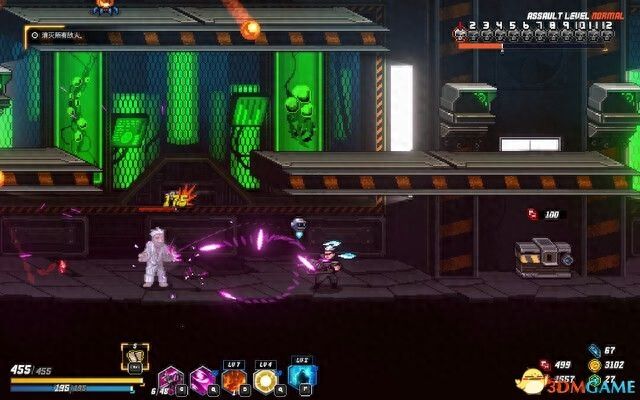Use the blue silhouette skill
Viewport: 640px width, 400px height.
(299, 380)
